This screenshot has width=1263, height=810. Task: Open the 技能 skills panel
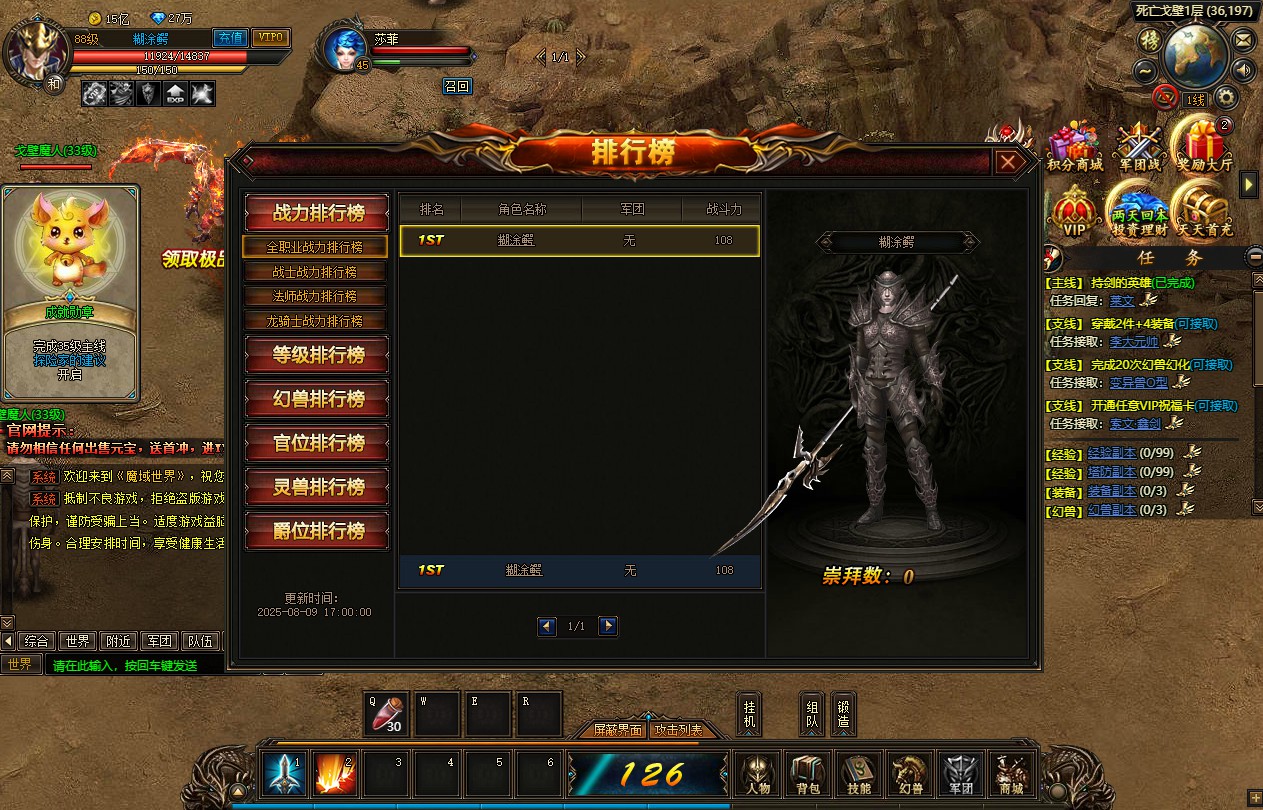(859, 774)
